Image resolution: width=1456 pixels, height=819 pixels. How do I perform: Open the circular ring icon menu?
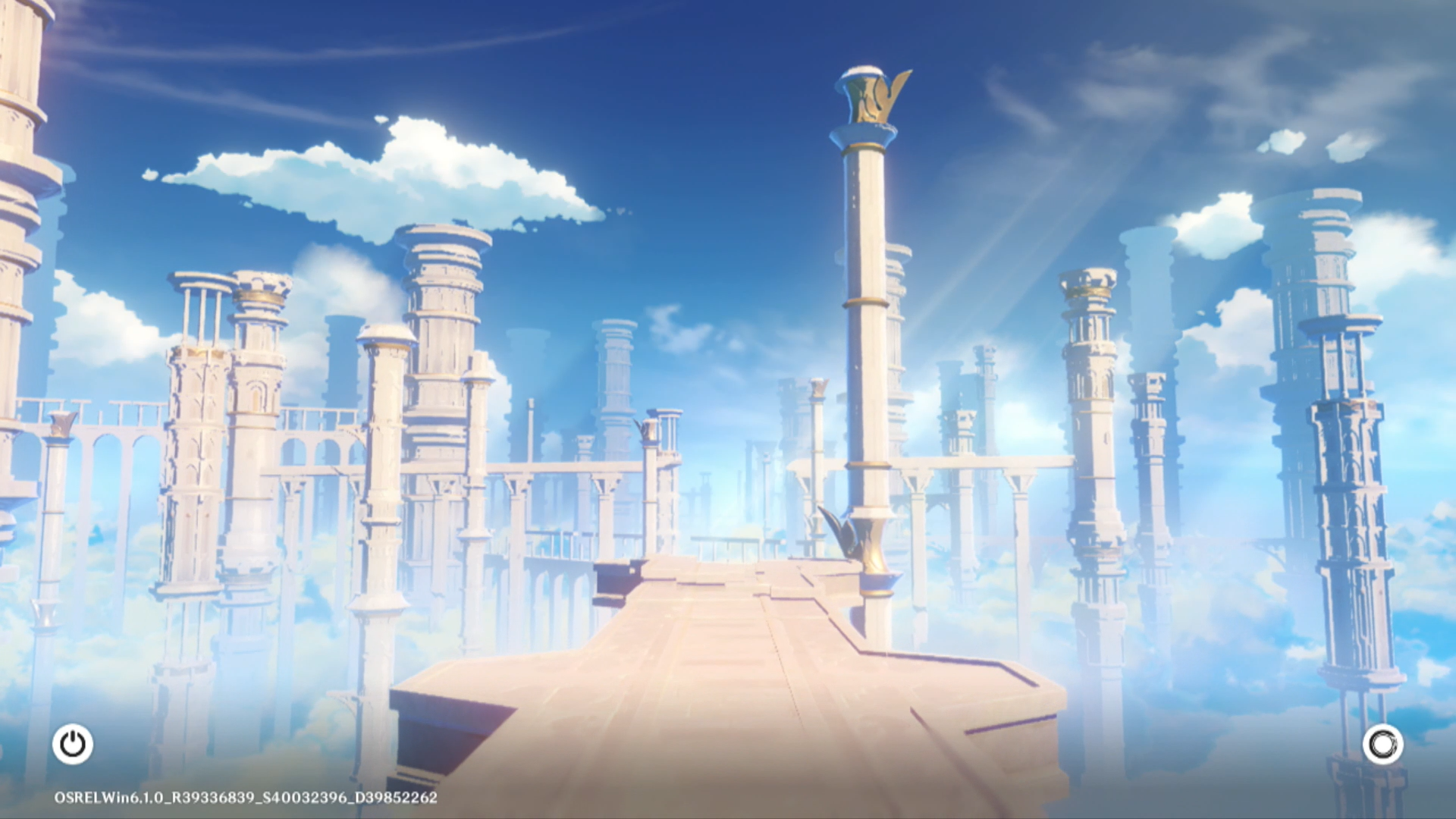[1382, 744]
